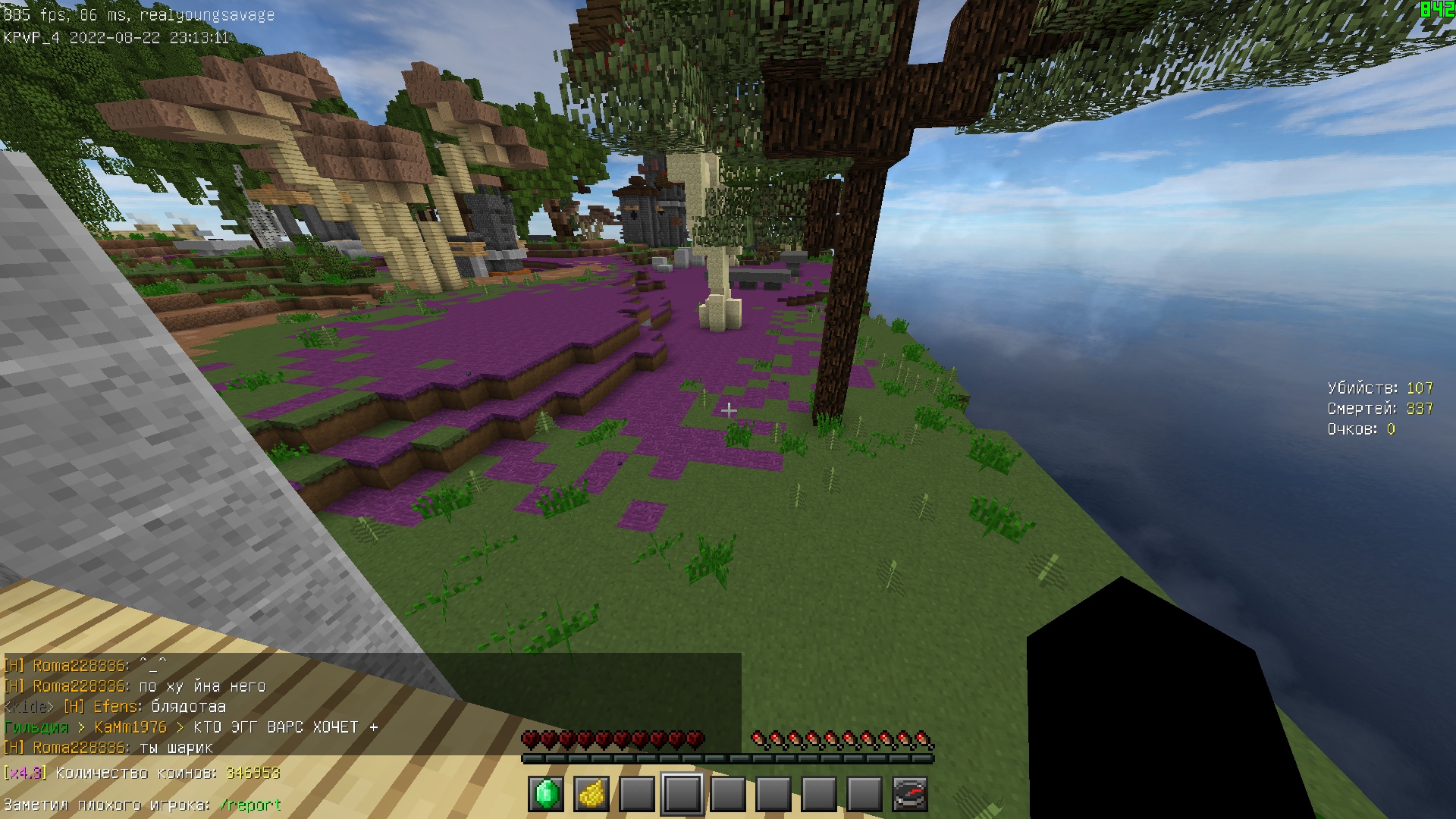Viewport: 1456px width, 819px height.
Task: Select the glowstone dust hotbar slot
Action: (591, 794)
